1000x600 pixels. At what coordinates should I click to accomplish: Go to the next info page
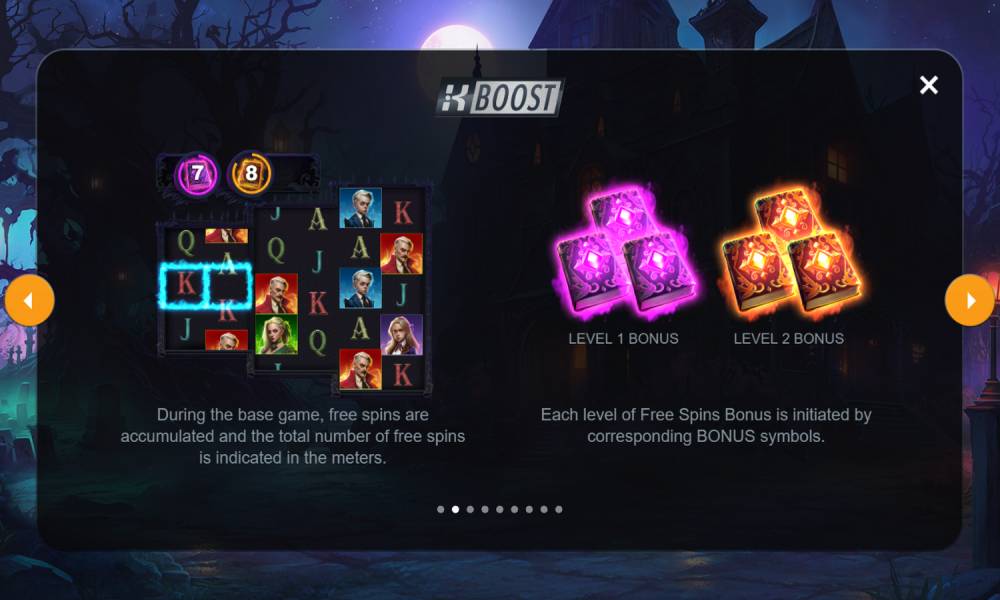tap(969, 301)
